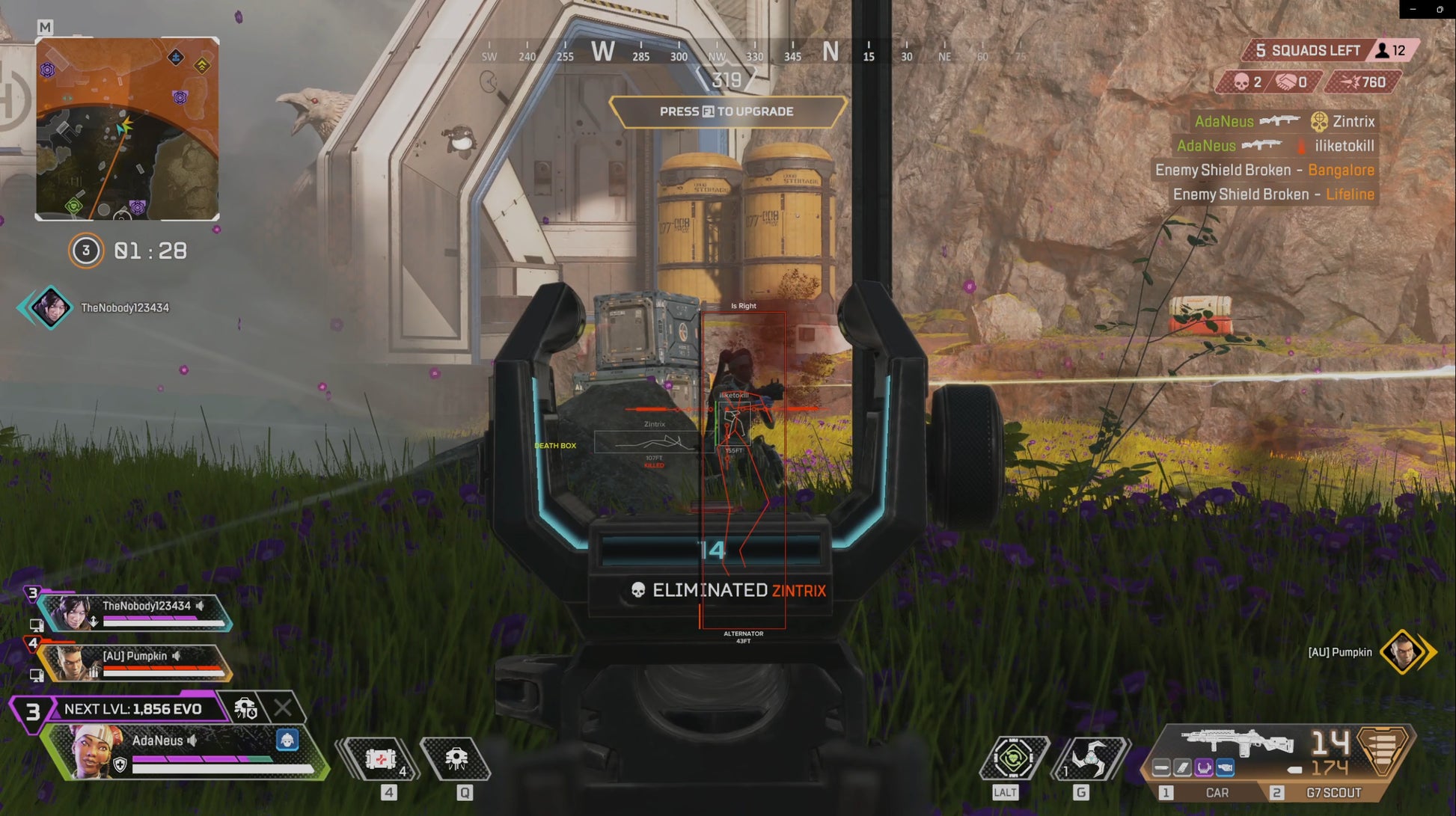Switch to the G7 Scout weapon slot

1333,792
